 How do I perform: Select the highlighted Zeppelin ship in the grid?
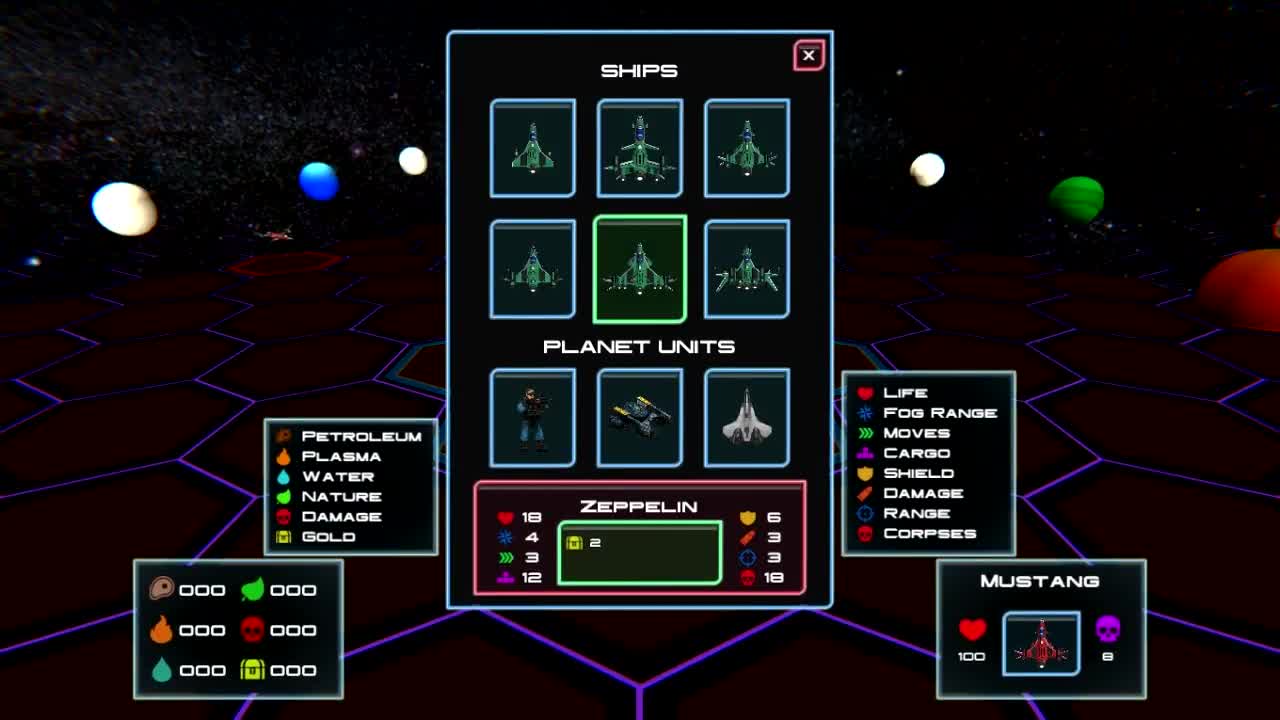click(x=639, y=268)
